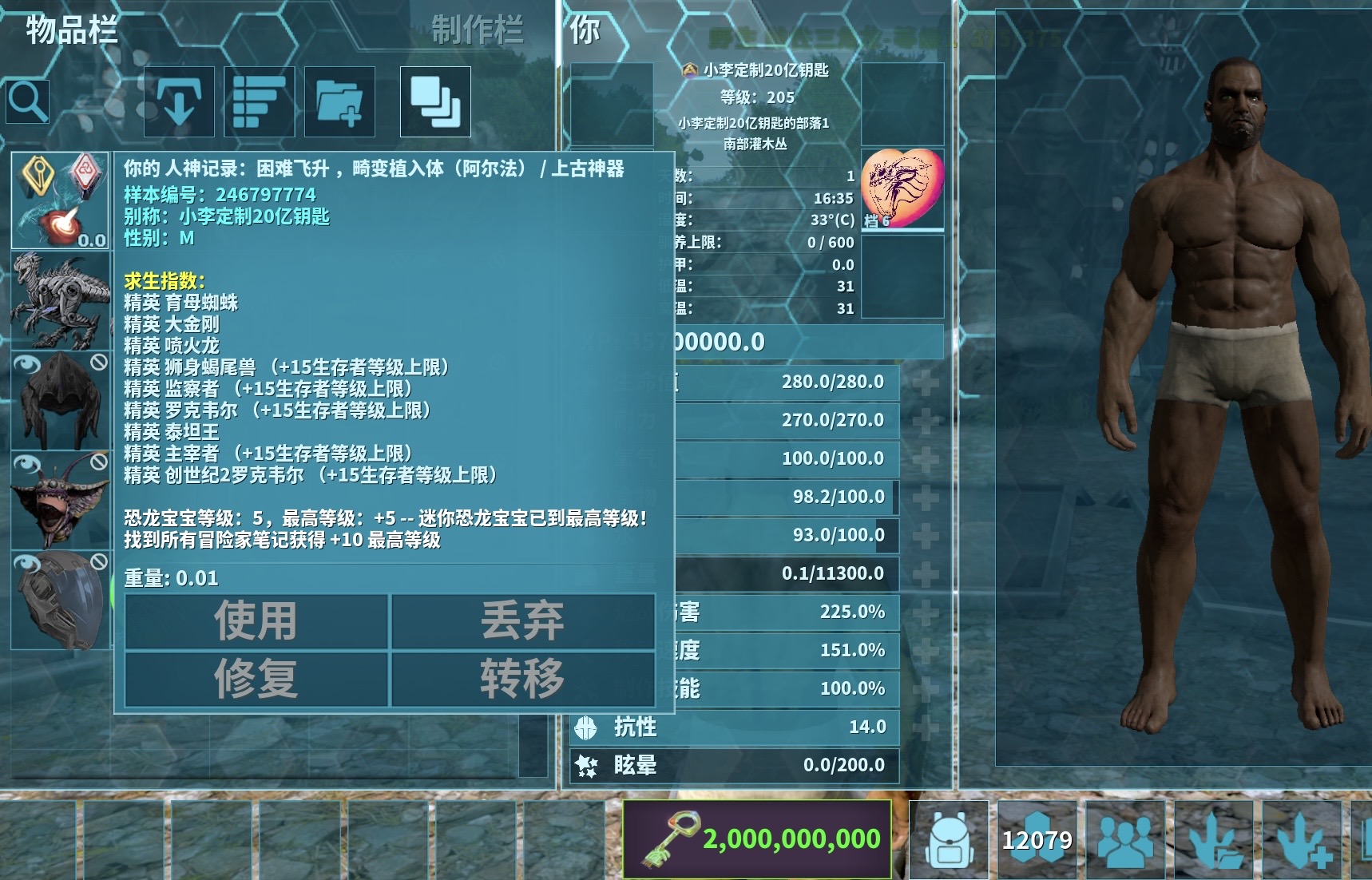Image resolution: width=1372 pixels, height=880 pixels.
Task: Click the 丢弃 (Drop) button
Action: coord(522,621)
